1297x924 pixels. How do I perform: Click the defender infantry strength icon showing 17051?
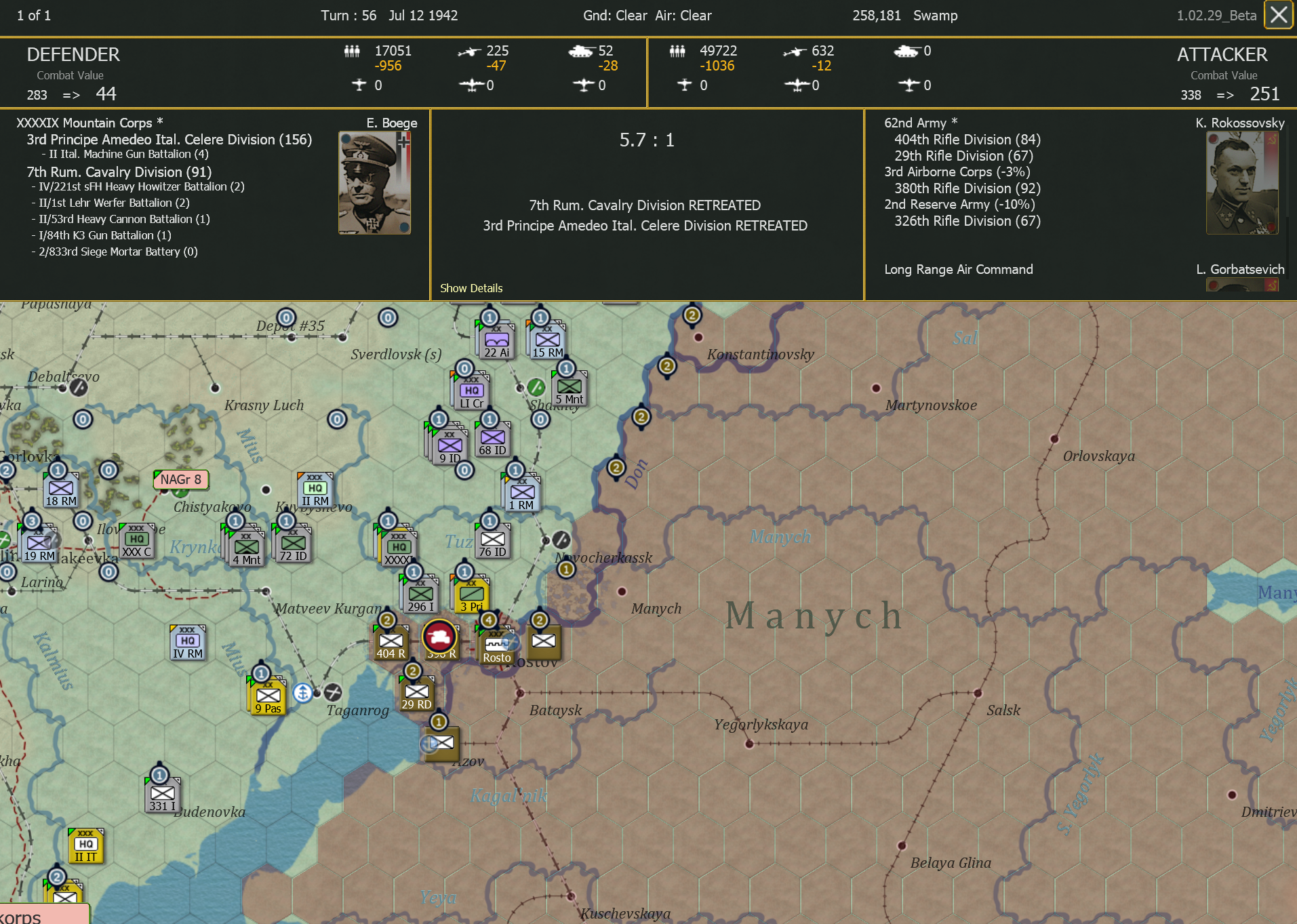pos(353,51)
